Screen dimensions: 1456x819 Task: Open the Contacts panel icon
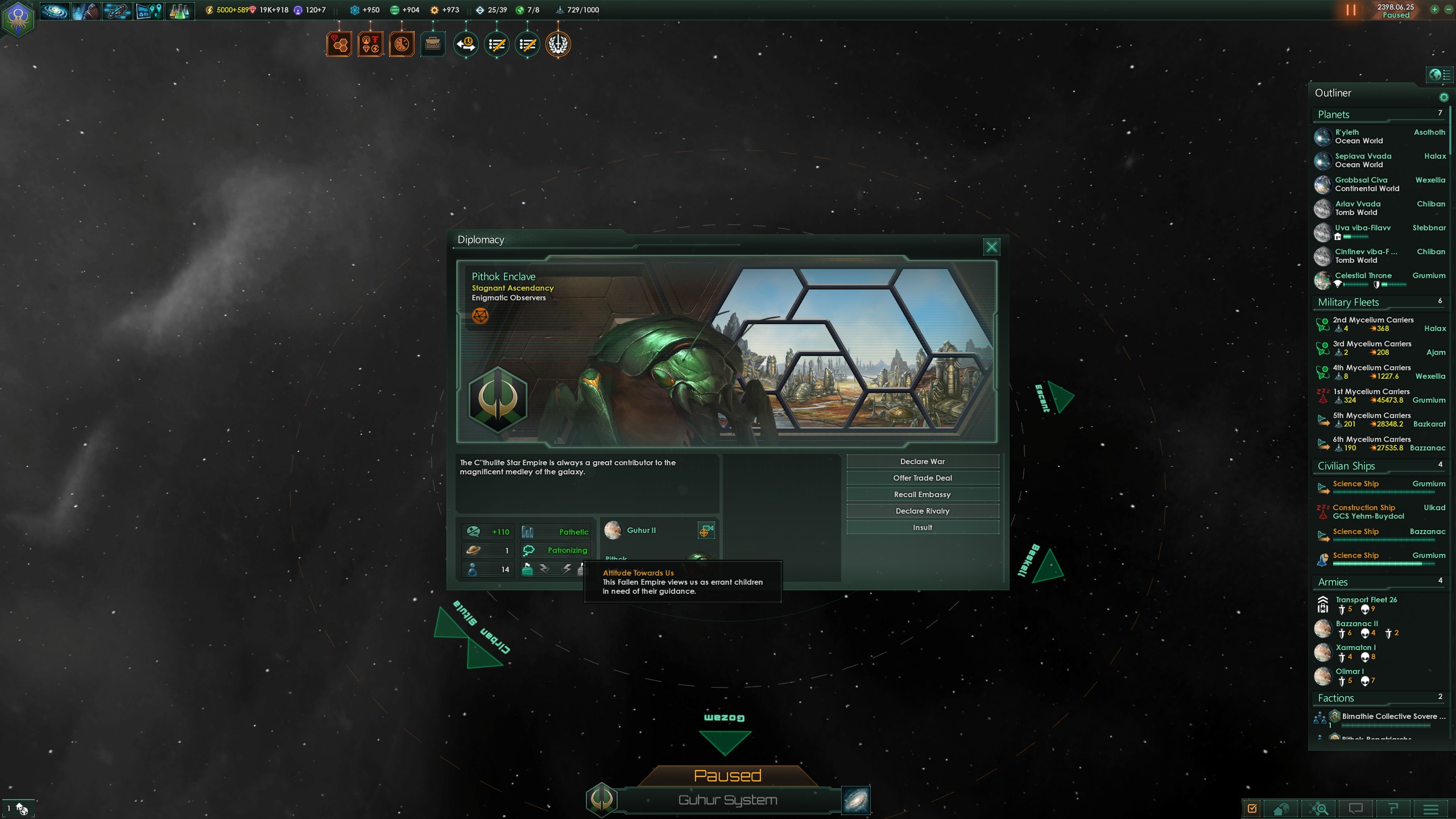click(x=85, y=10)
